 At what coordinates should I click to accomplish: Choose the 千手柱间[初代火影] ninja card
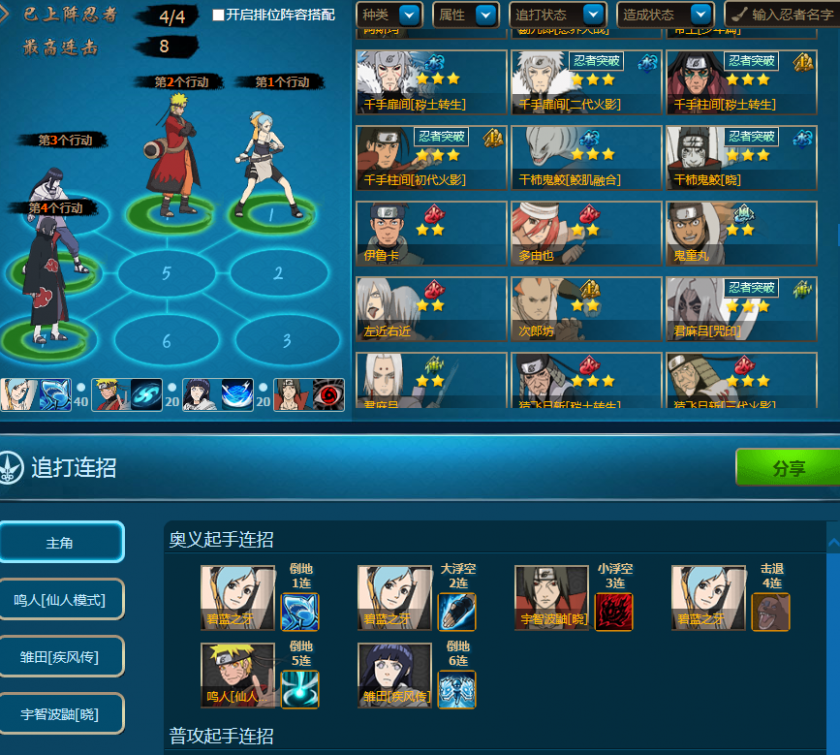tap(430, 158)
